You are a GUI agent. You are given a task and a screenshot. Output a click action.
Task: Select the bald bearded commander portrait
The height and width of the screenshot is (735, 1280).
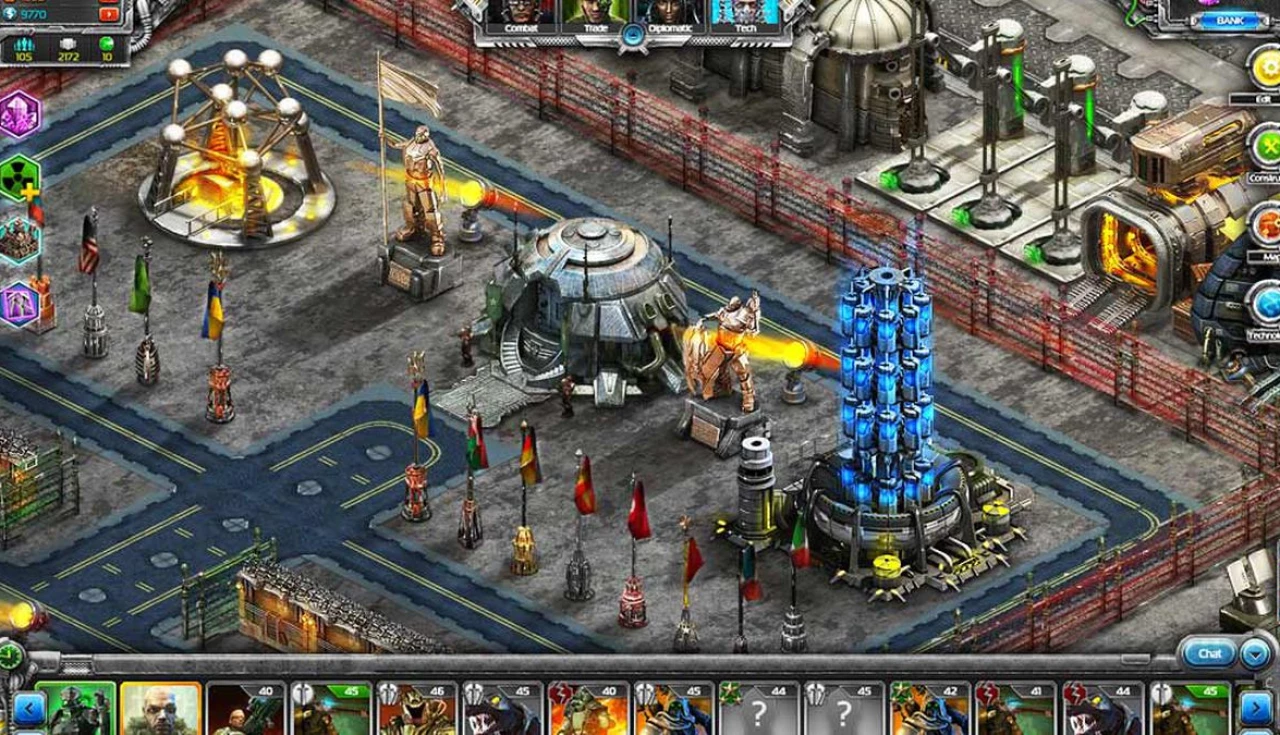tap(160, 709)
